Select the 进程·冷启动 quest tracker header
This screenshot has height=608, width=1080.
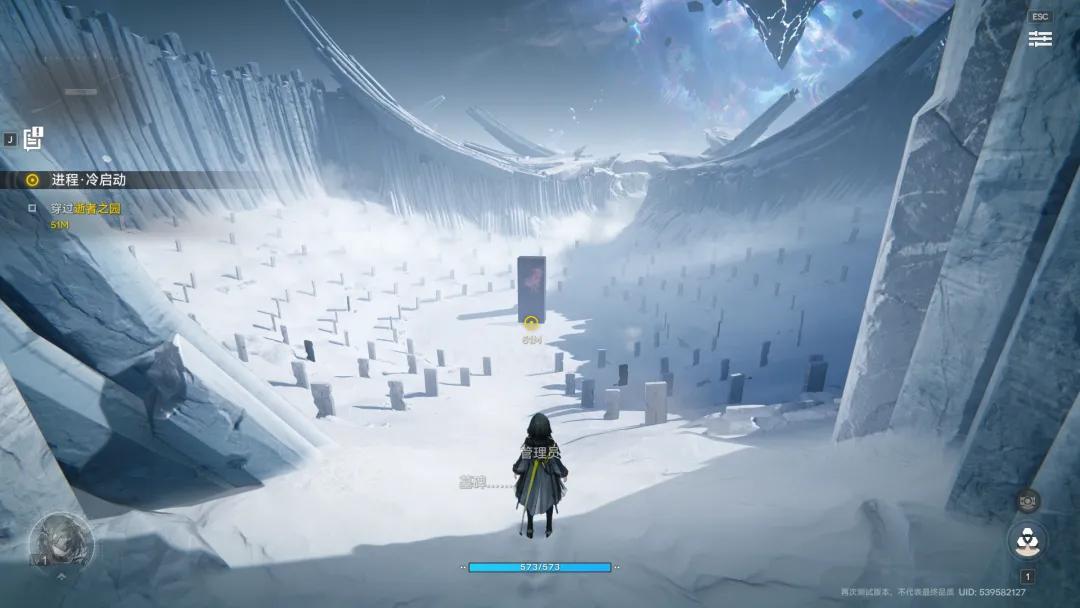88,180
